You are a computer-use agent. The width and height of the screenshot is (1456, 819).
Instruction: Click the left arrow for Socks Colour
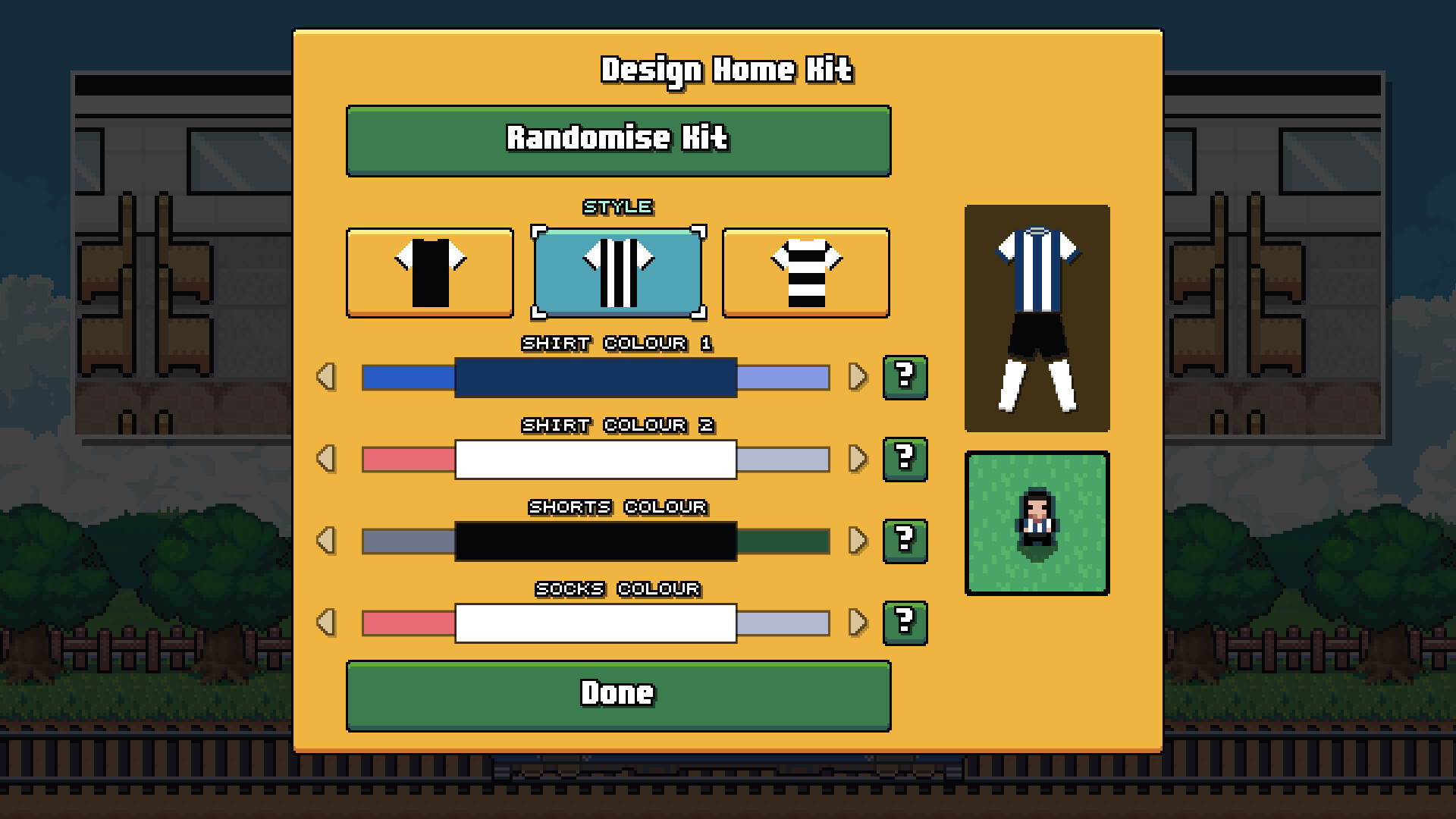[x=328, y=623]
